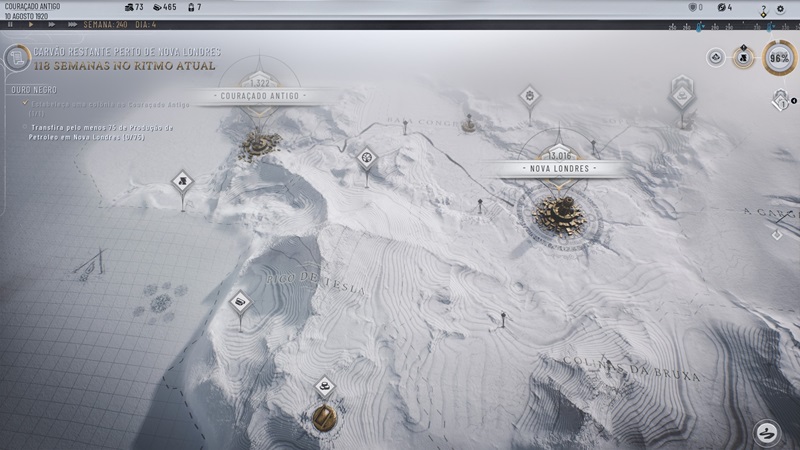Click the gold-ringed circular icon beside the 96% gauge
Screen dimensions: 800x450
743,58
